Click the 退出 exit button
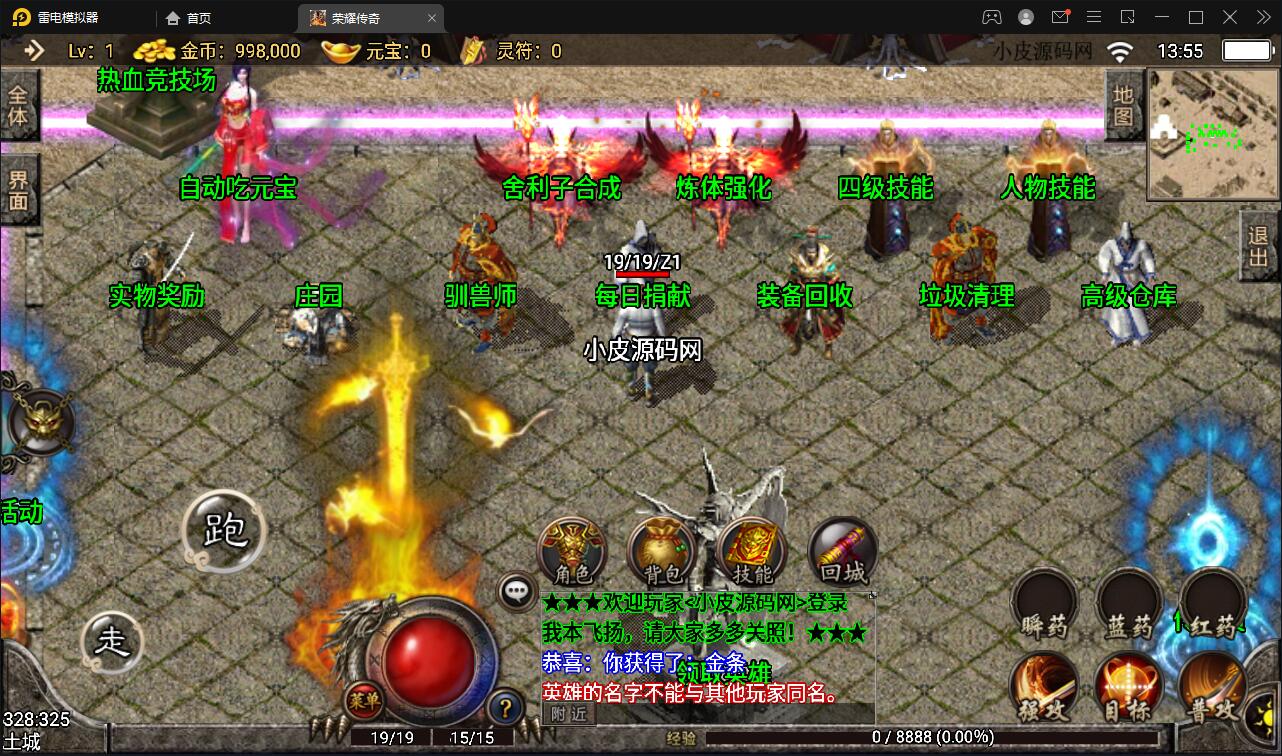This screenshot has width=1282, height=756. tap(1259, 246)
